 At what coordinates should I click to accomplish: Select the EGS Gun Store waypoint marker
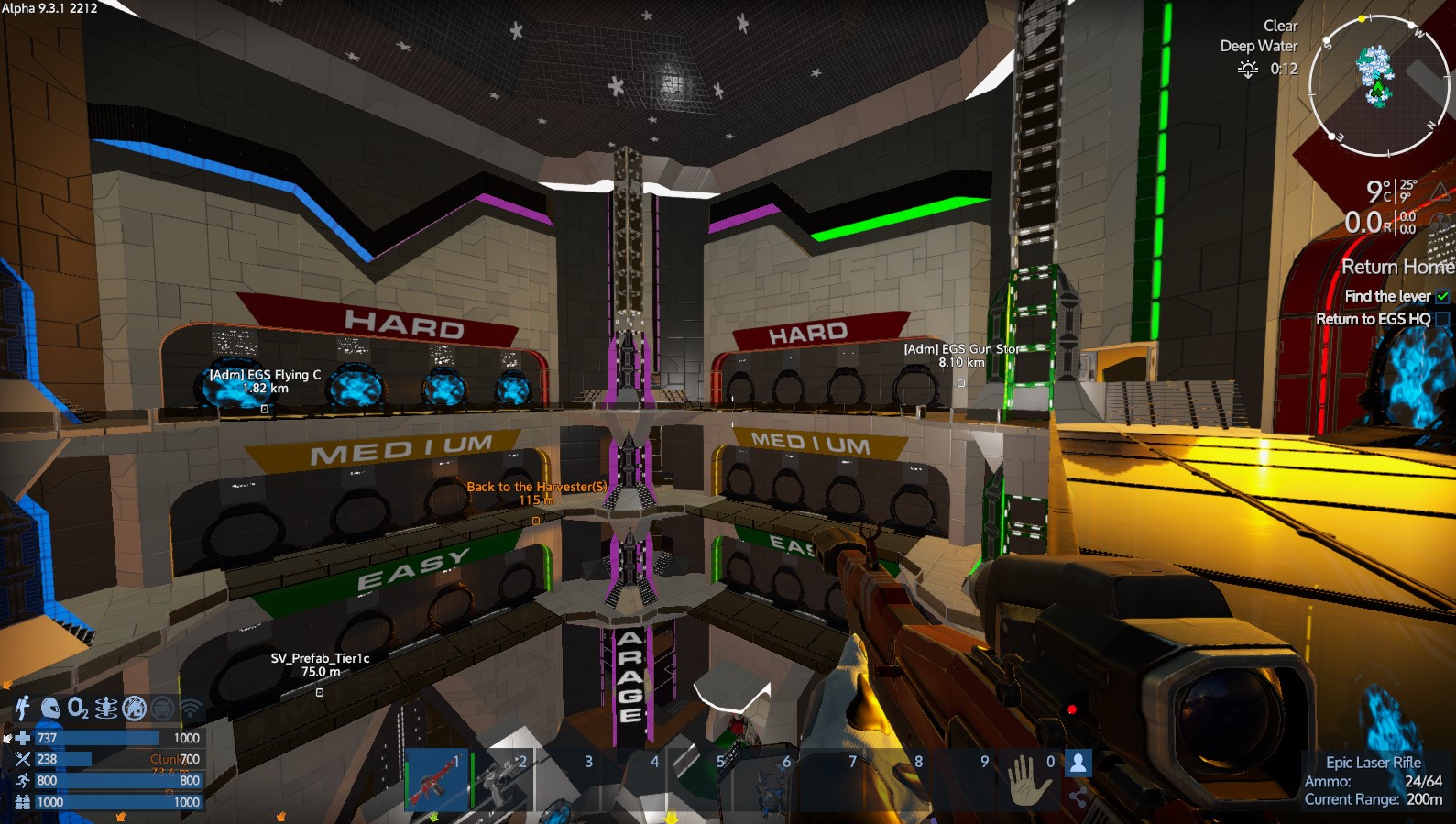click(961, 383)
